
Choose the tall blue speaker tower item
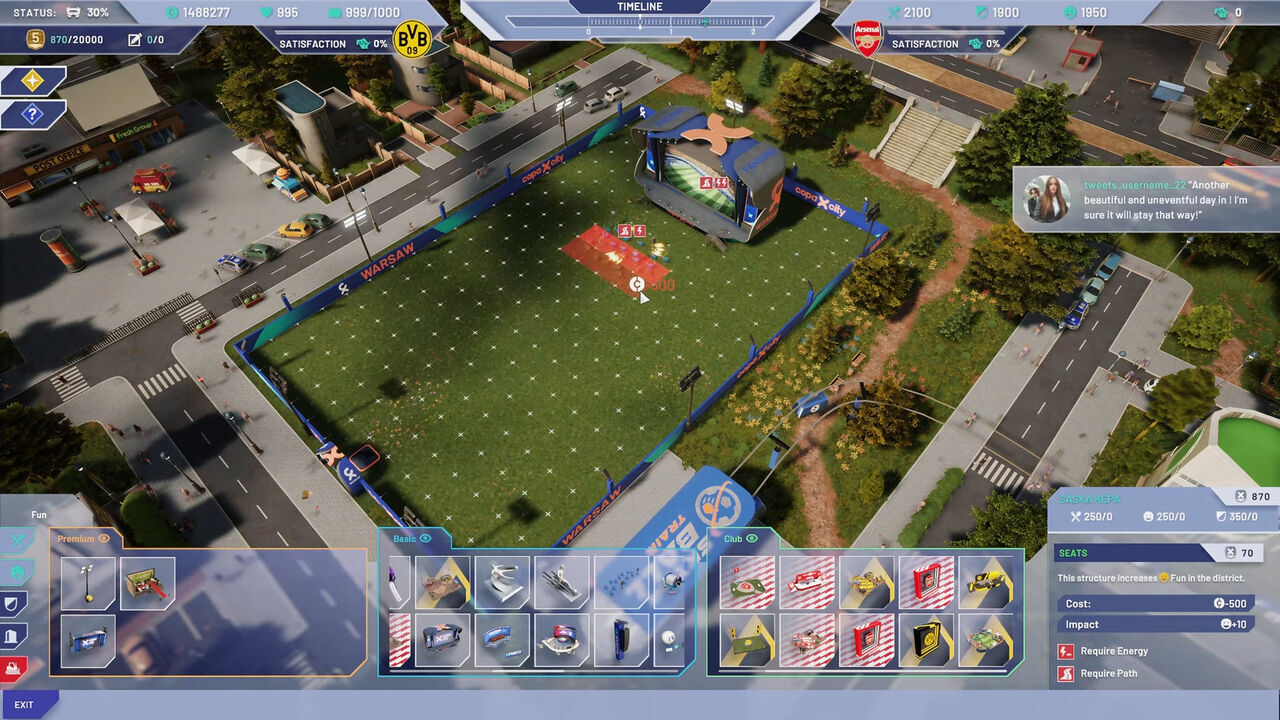click(621, 641)
